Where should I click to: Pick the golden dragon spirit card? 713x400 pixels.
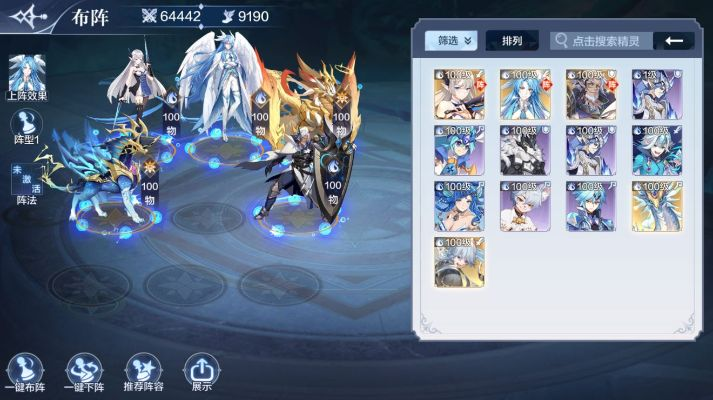point(657,206)
